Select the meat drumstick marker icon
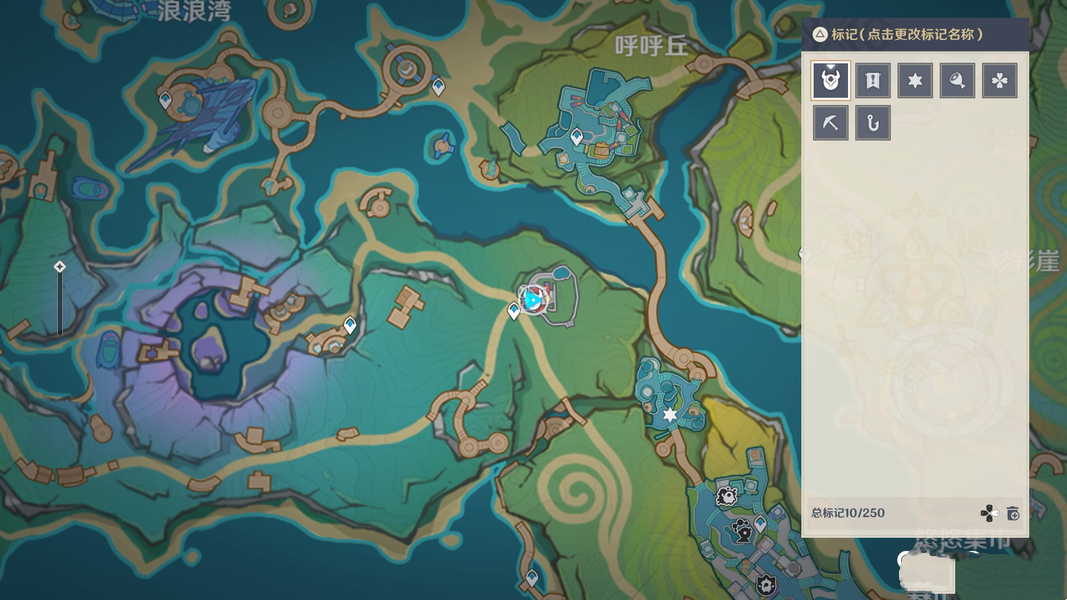Image resolution: width=1067 pixels, height=600 pixels. 957,81
